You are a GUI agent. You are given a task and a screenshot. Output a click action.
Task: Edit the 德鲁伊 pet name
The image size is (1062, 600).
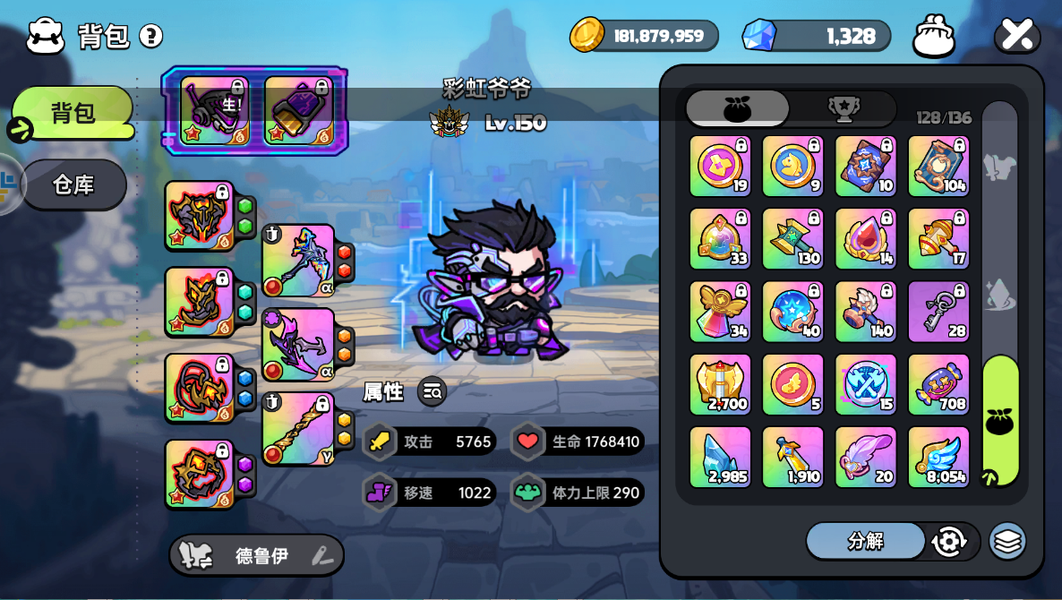[x=322, y=556]
